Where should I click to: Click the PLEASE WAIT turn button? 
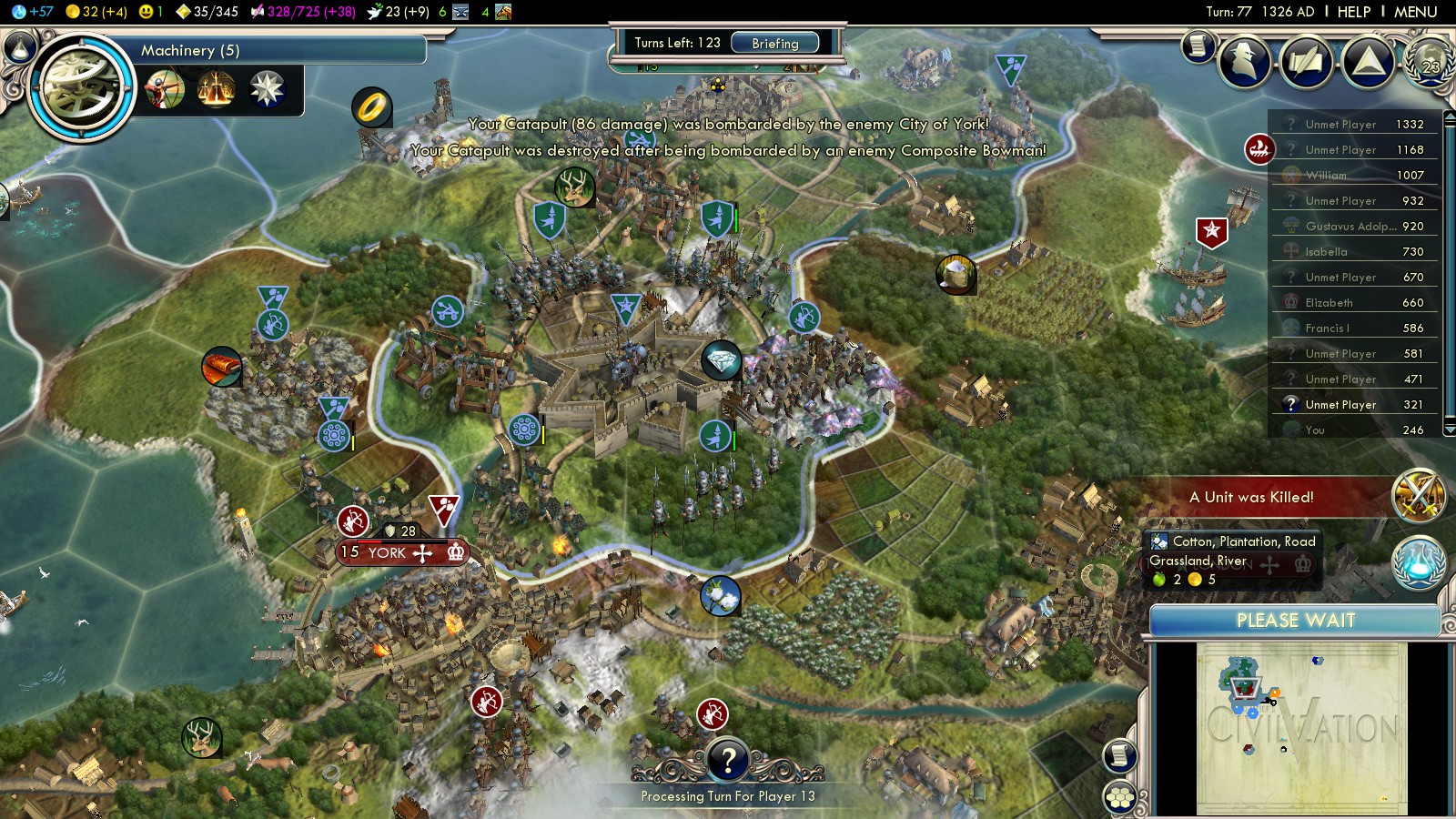coord(1295,621)
